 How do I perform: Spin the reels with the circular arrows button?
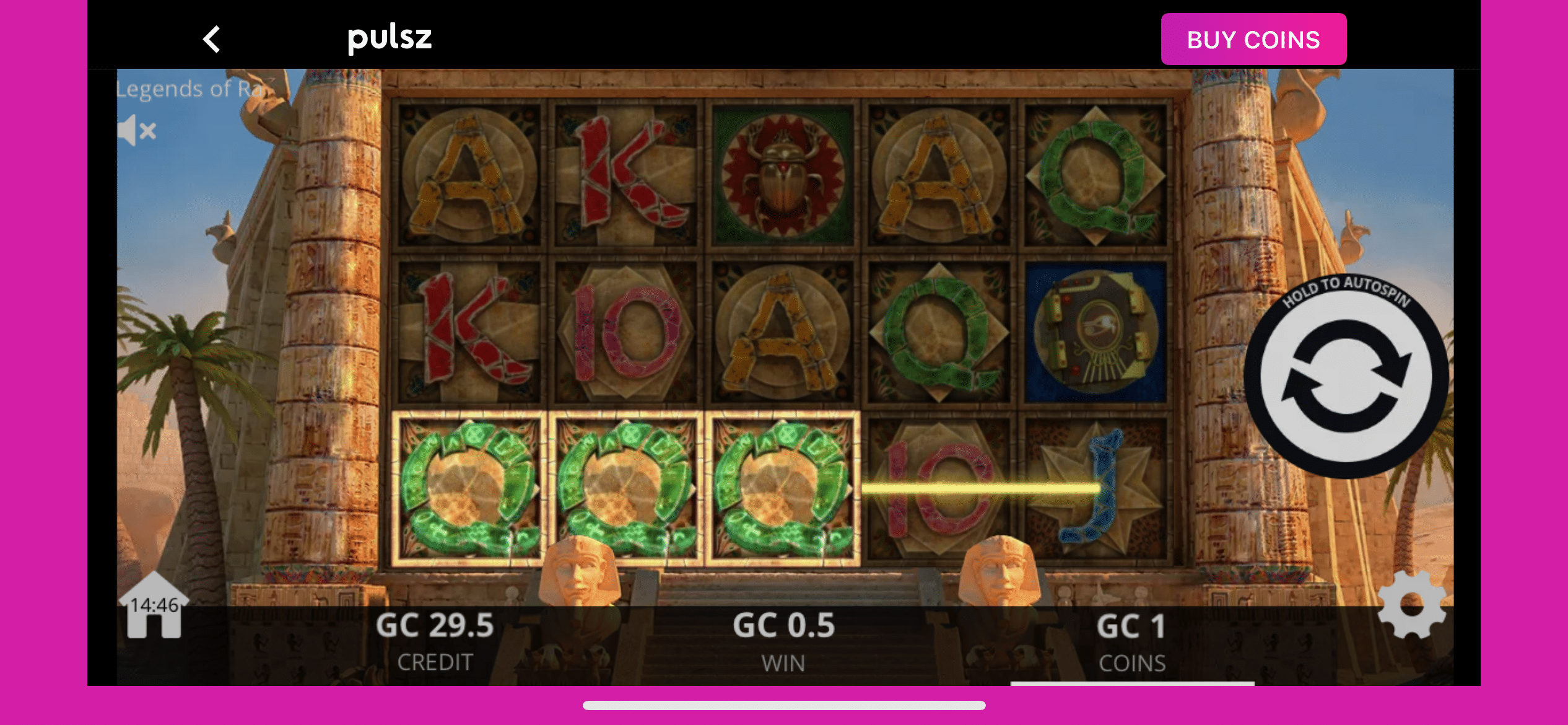pyautogui.click(x=1345, y=377)
